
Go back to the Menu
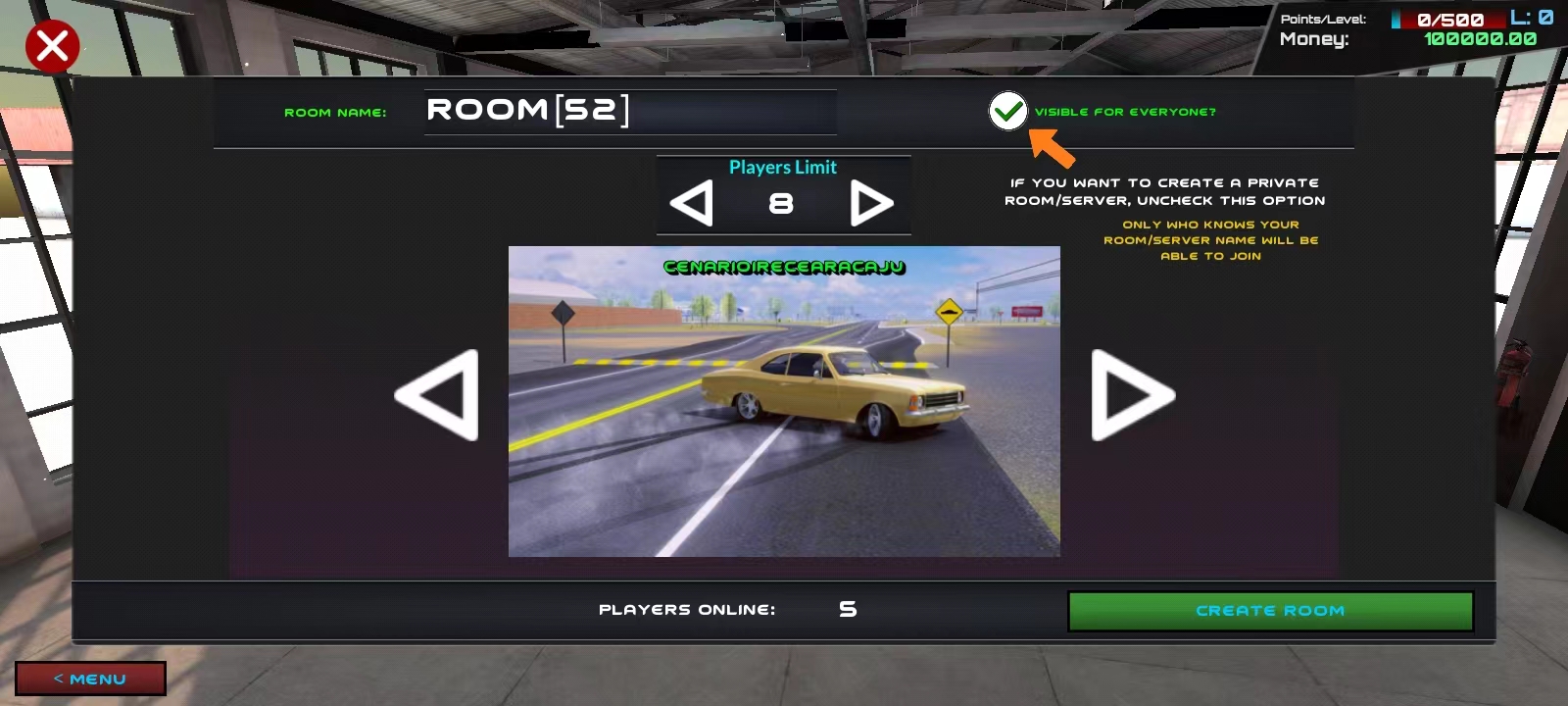tap(90, 679)
